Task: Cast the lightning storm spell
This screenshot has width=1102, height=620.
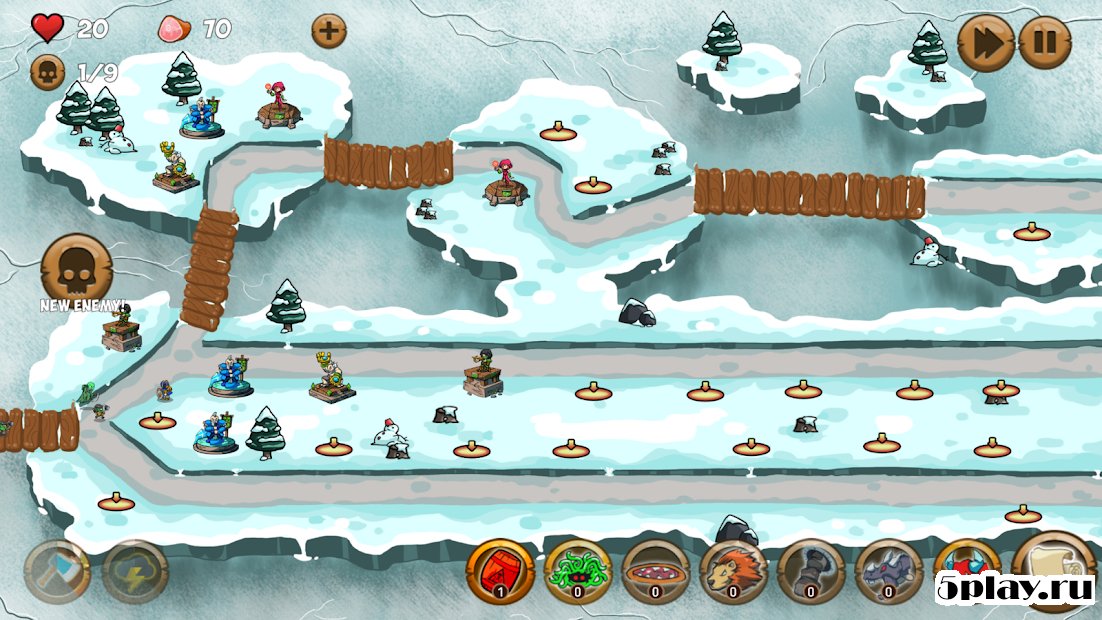Action: coord(135,572)
